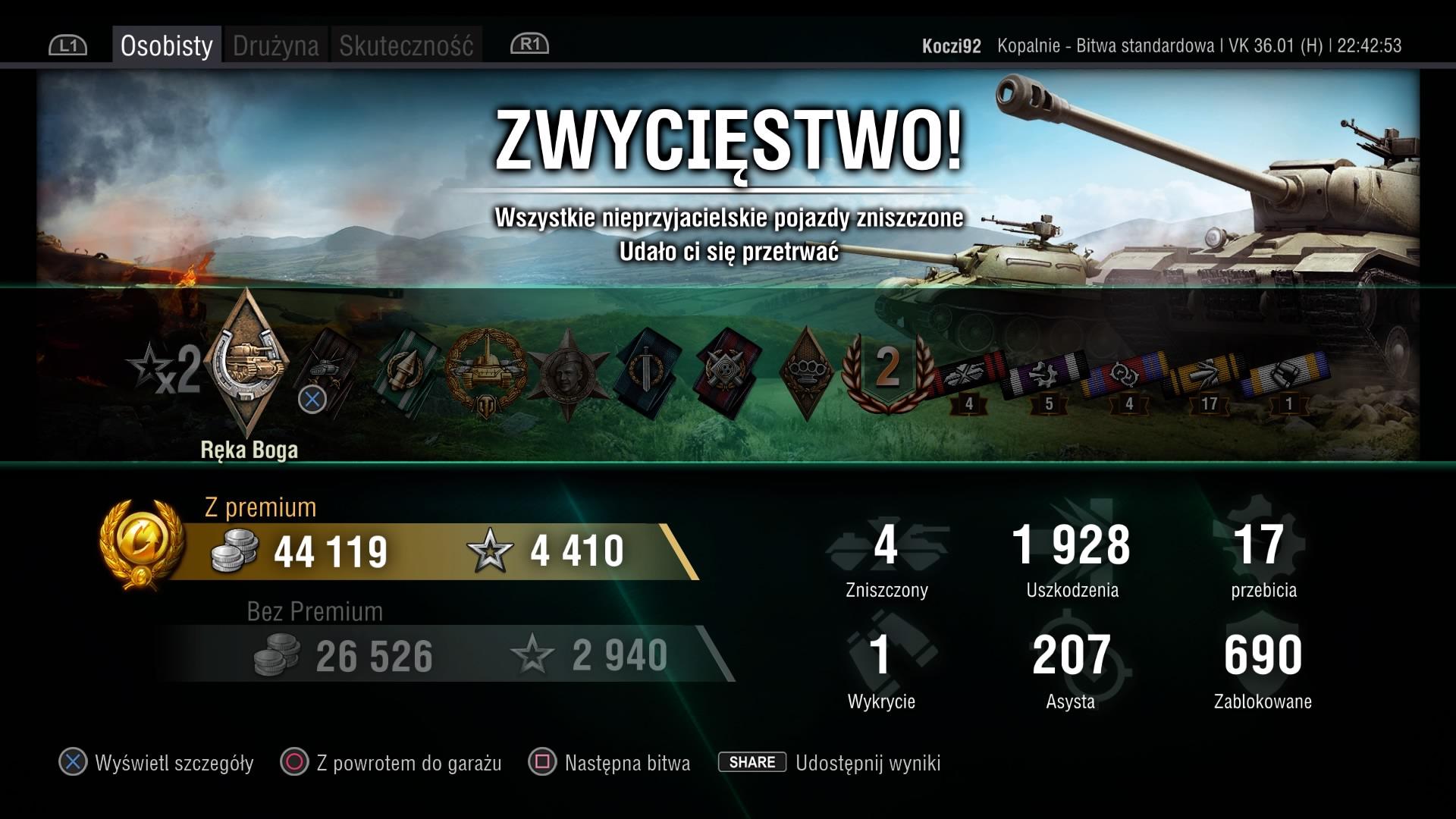Switch to the Drużyna tab
The width and height of the screenshot is (1456, 819).
tap(275, 45)
